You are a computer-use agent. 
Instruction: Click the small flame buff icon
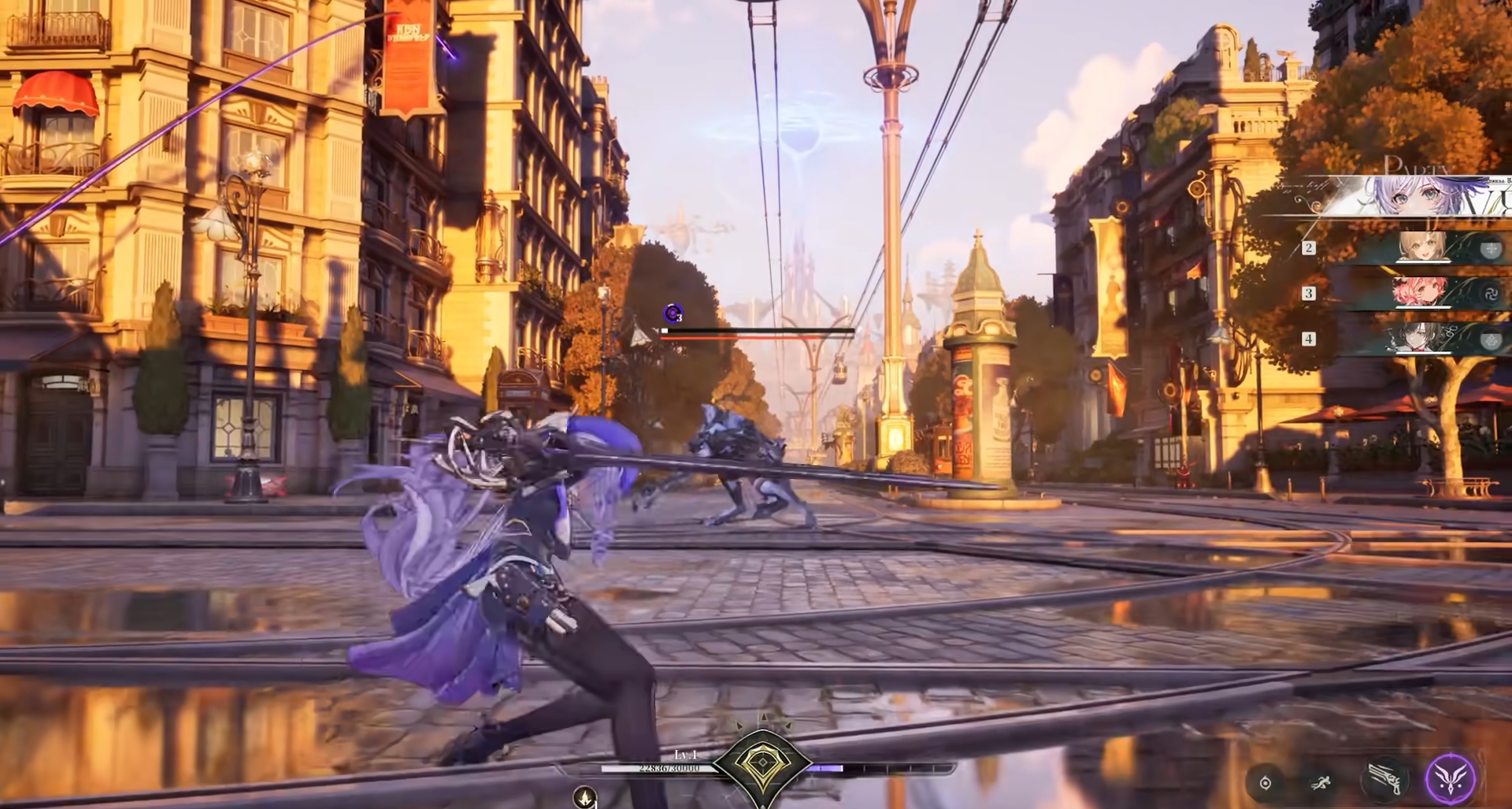click(x=584, y=797)
